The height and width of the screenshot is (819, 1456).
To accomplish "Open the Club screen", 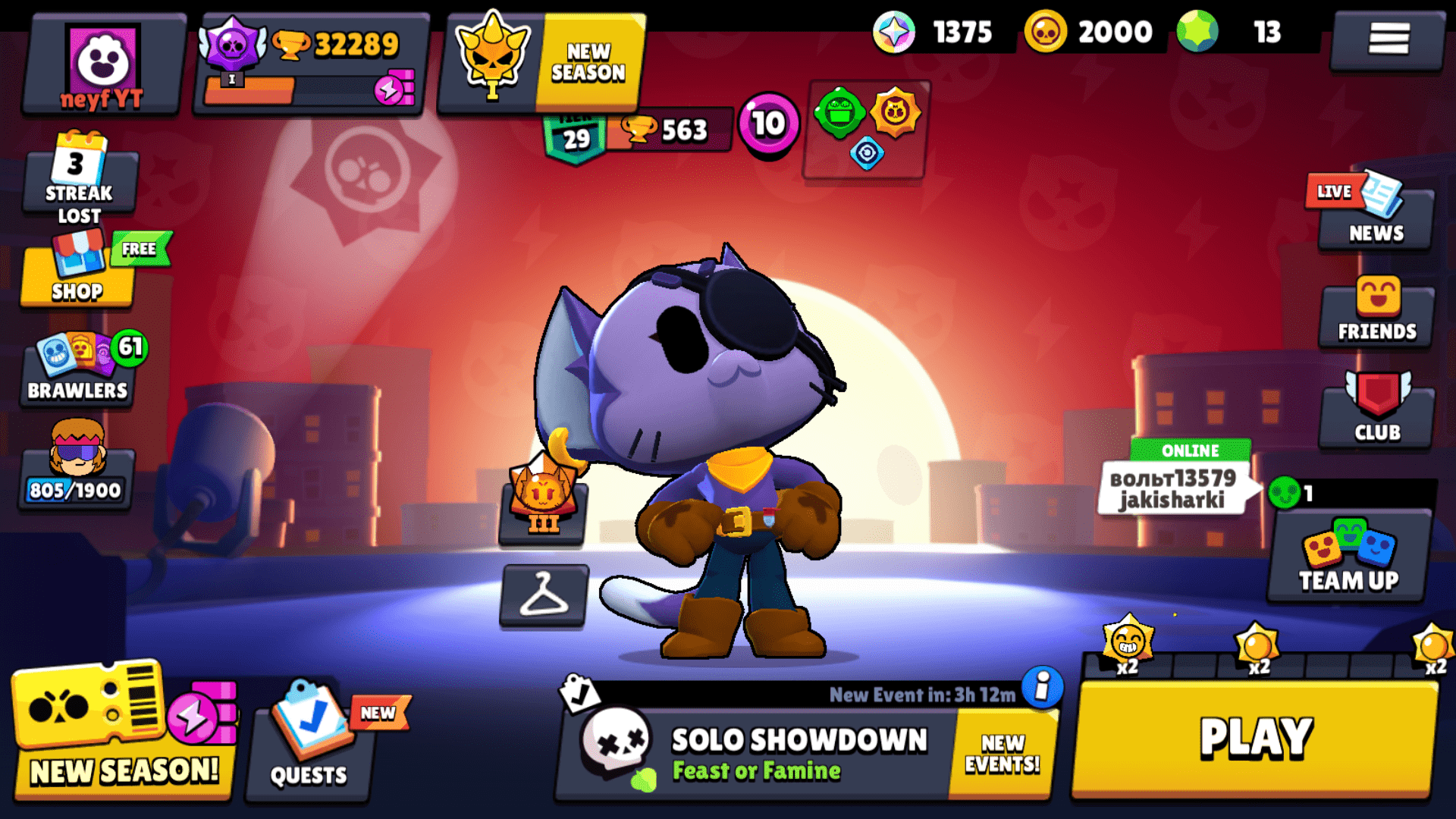I will coord(1376,413).
